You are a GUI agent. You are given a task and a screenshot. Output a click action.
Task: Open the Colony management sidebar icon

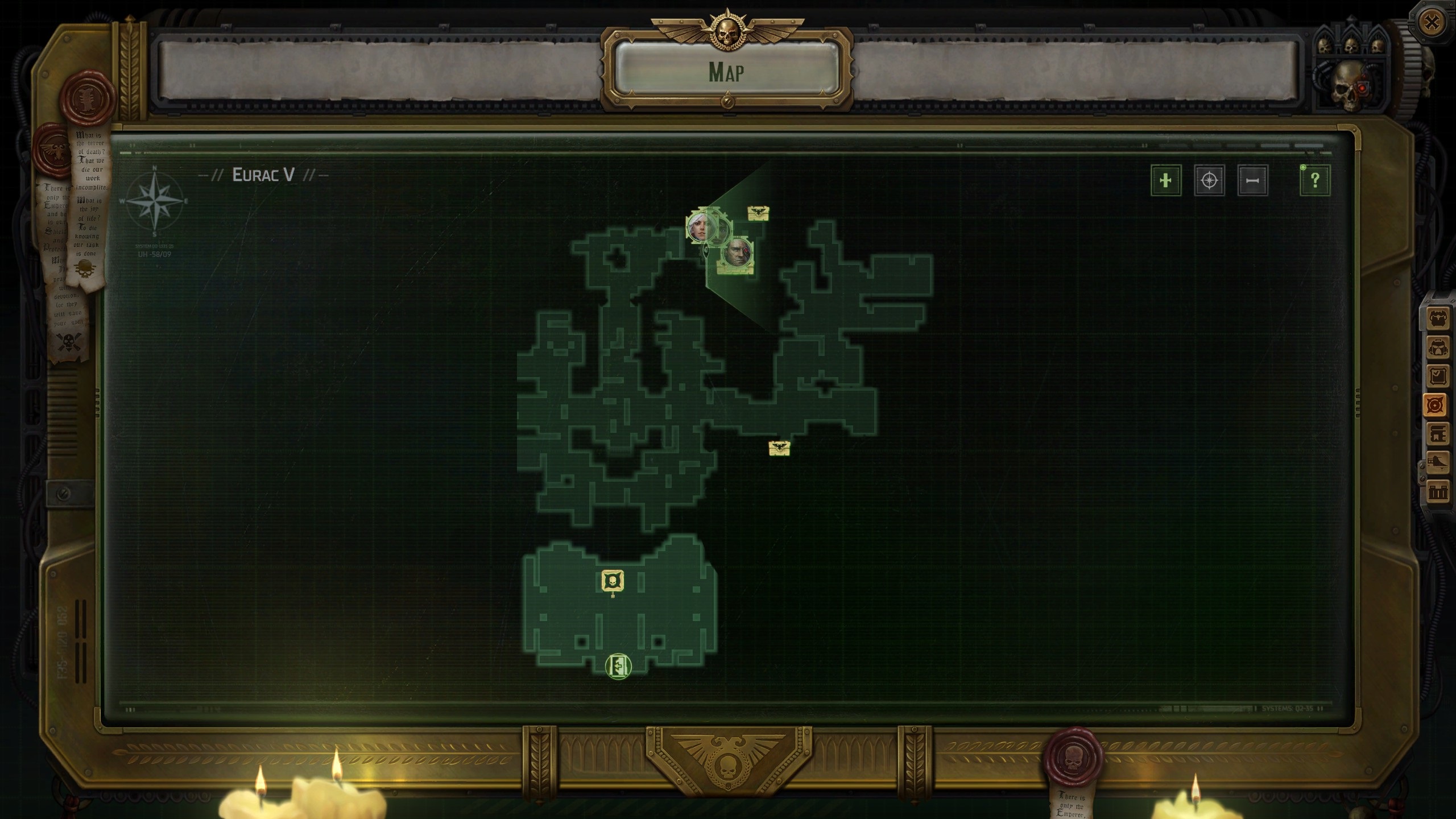[1437, 490]
